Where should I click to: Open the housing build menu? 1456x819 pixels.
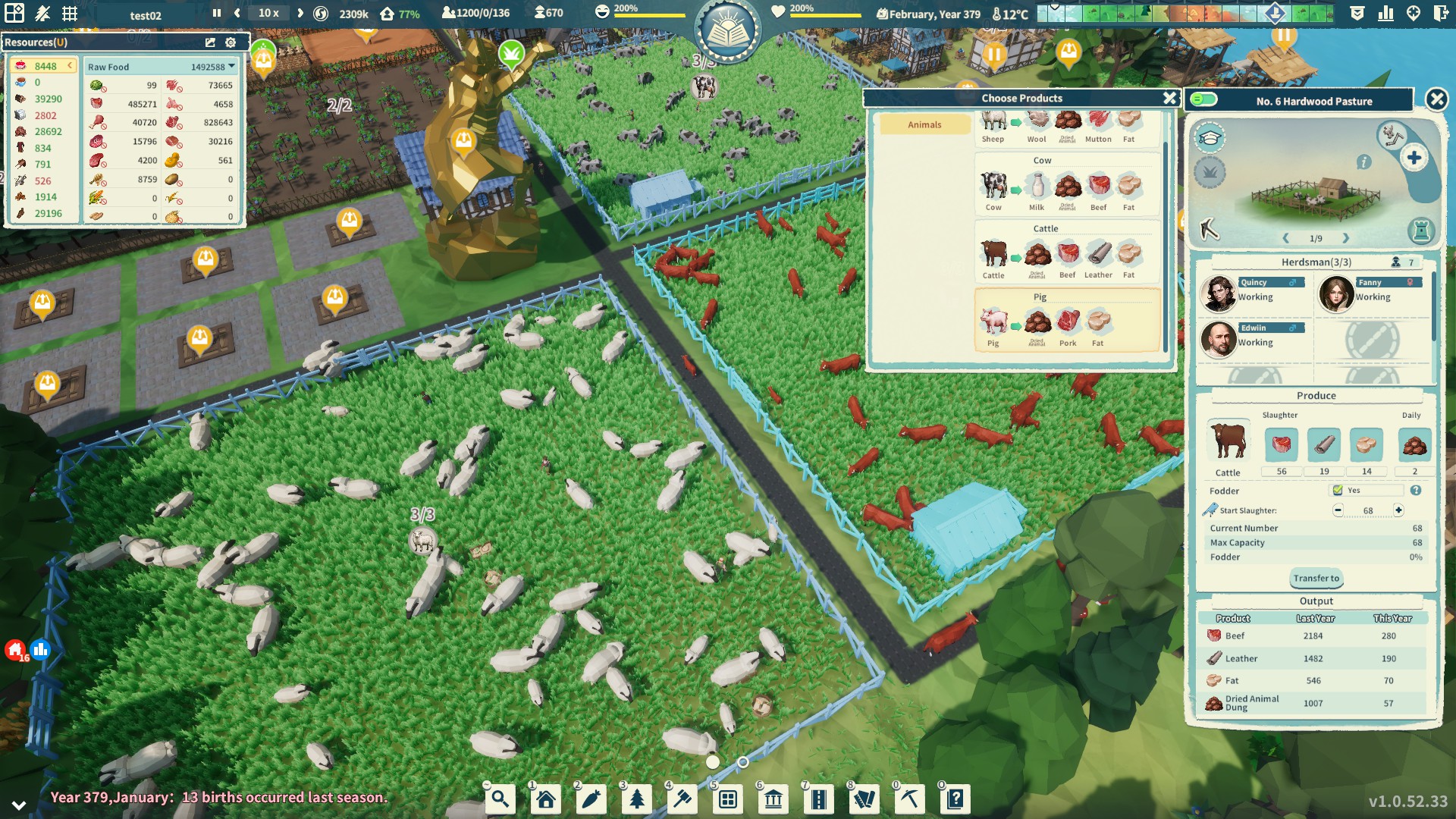pos(545,799)
